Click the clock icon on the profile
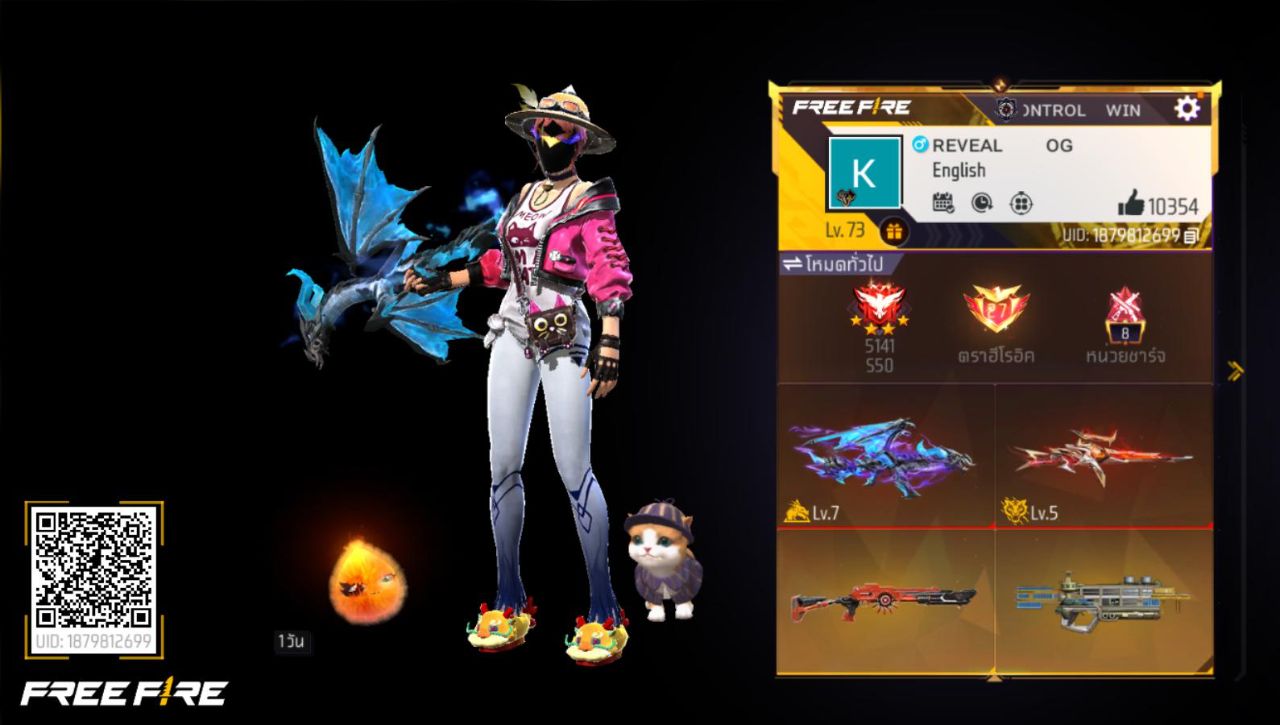Image resolution: width=1280 pixels, height=725 pixels. [x=981, y=203]
